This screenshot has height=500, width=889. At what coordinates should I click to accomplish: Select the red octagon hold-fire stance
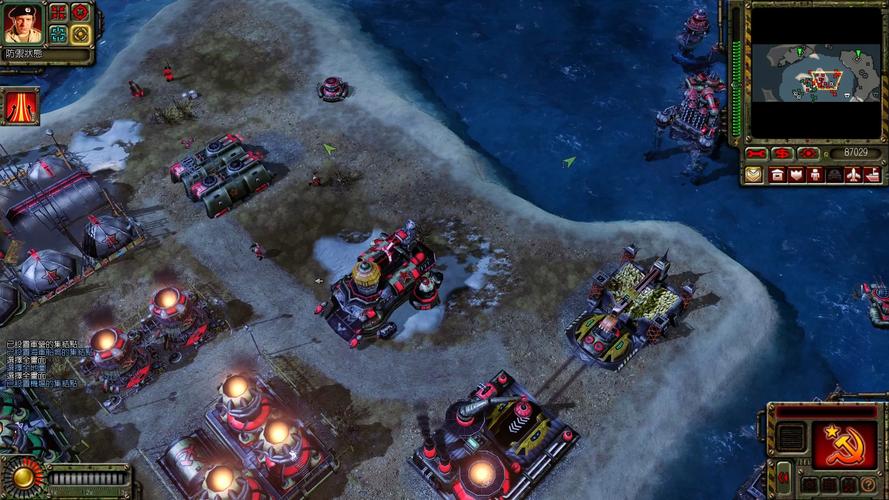pyautogui.click(x=80, y=13)
